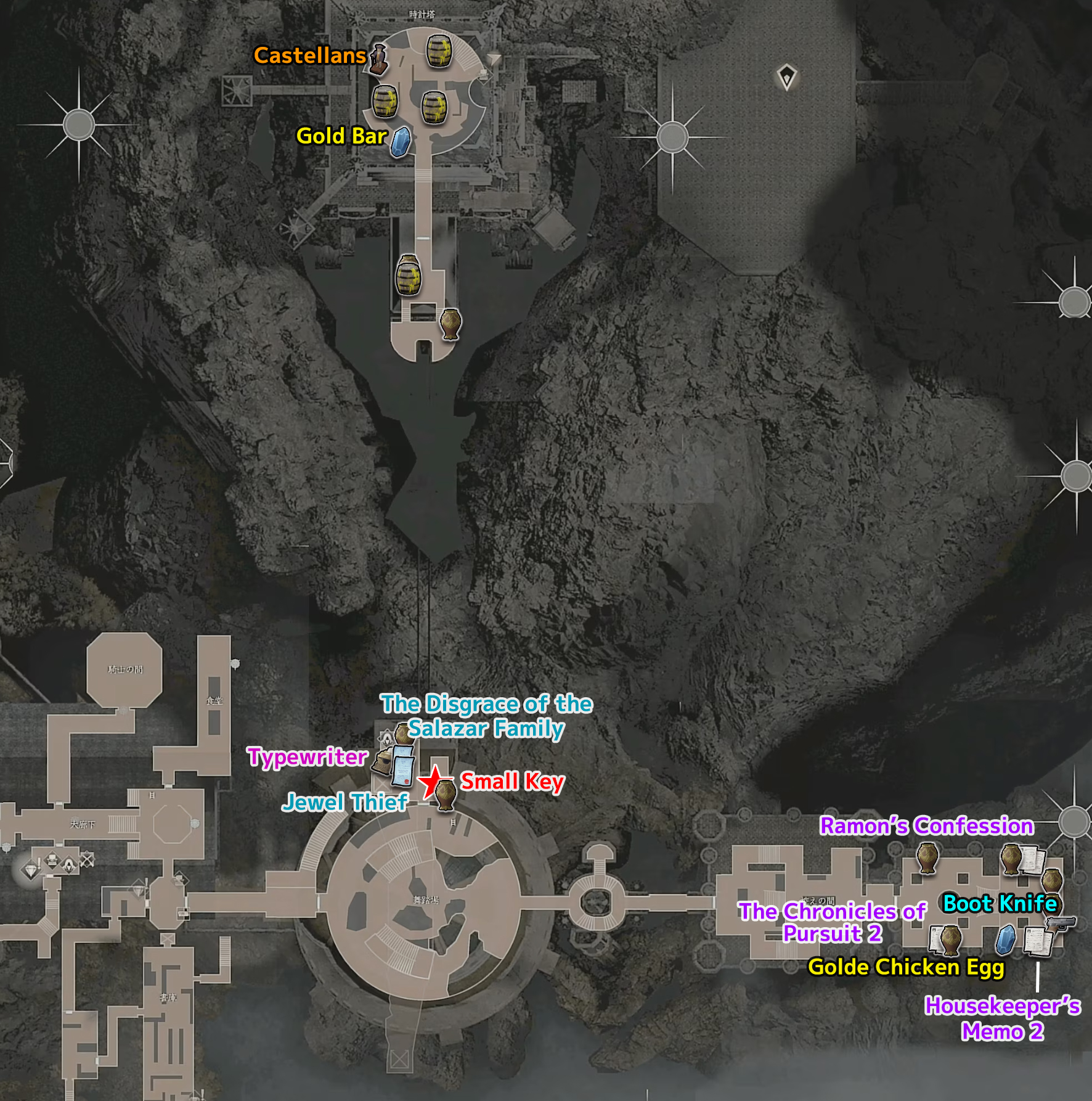Click the red star Small Key marker
This screenshot has width=1092, height=1101.
(x=433, y=781)
